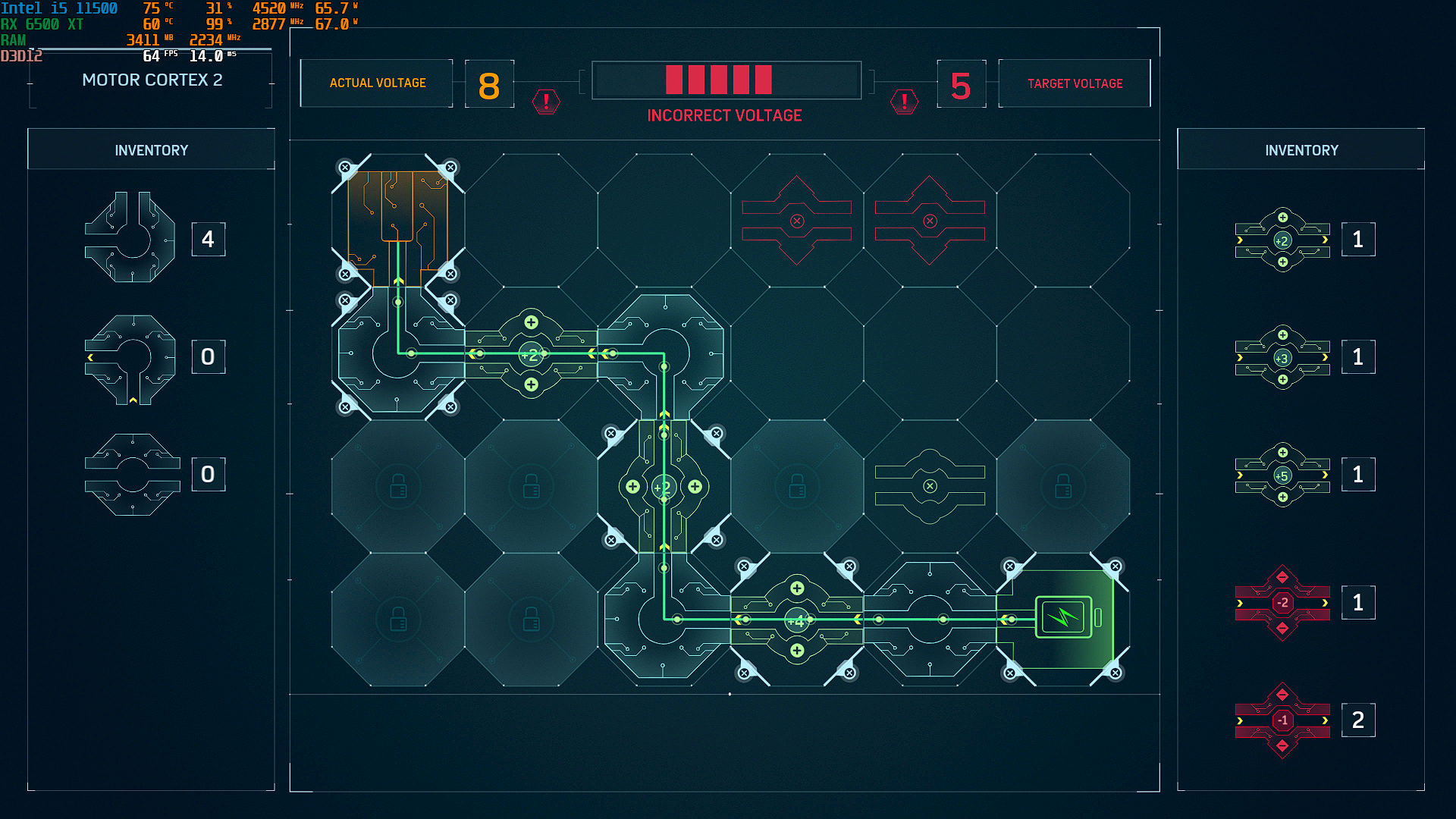The image size is (1456, 819).
Task: Click the orange target chip tile
Action: pyautogui.click(x=397, y=220)
